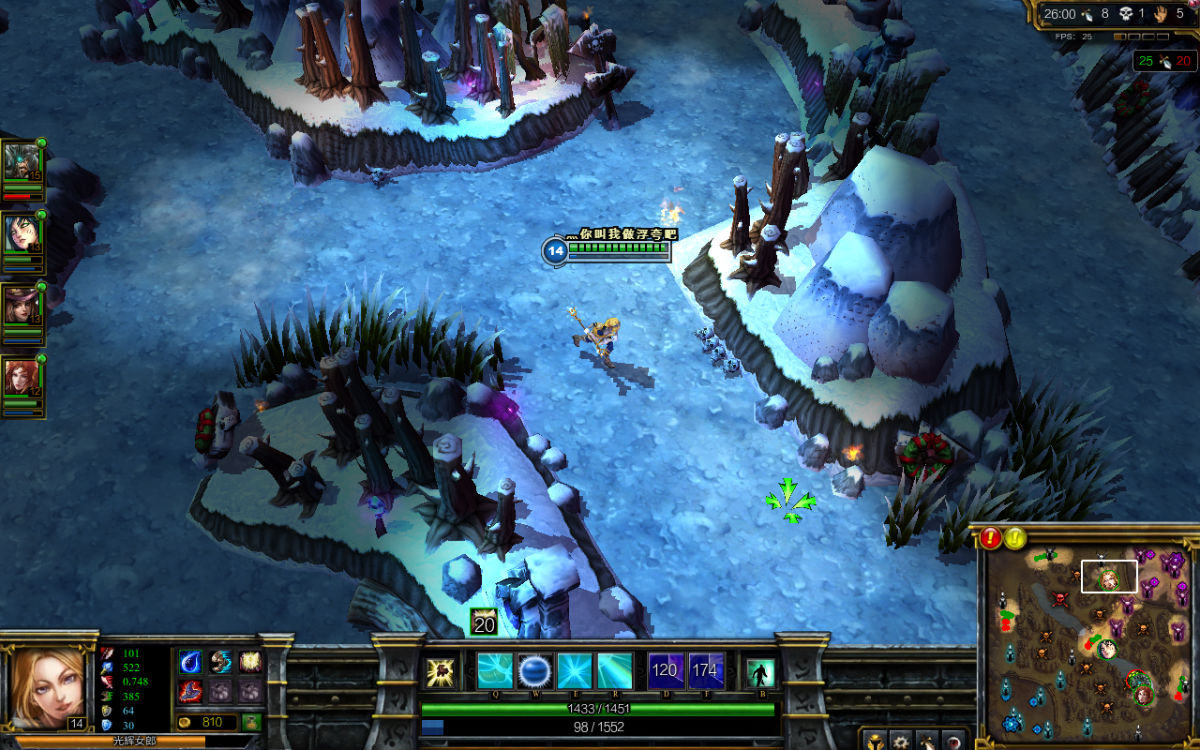Activate the W blue orb ability

tap(535, 670)
